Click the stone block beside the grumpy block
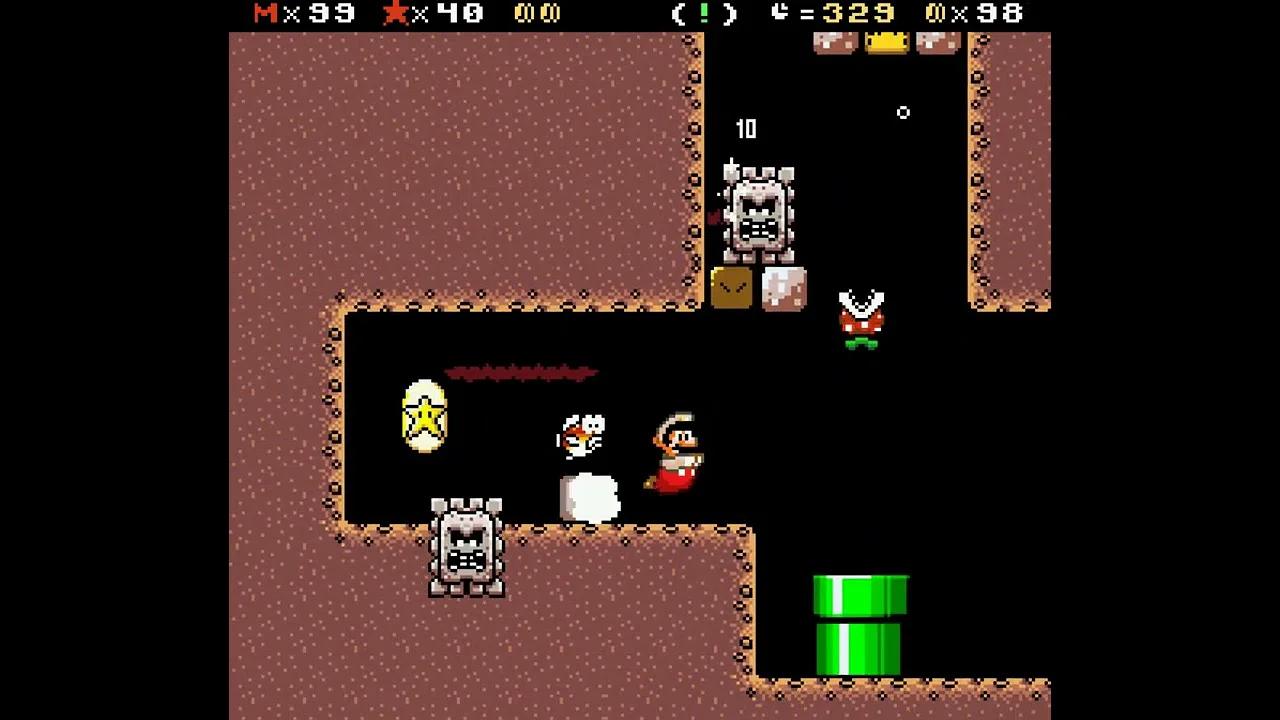 click(x=783, y=288)
